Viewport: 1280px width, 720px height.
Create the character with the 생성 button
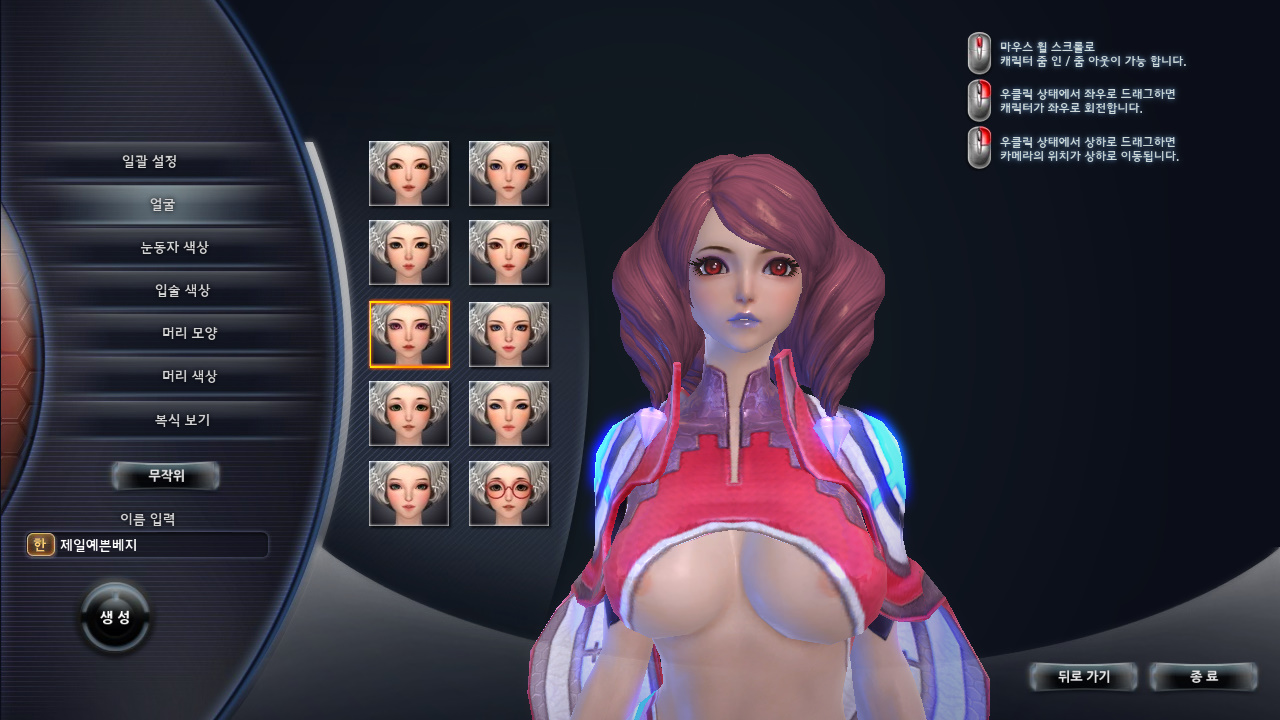point(115,617)
